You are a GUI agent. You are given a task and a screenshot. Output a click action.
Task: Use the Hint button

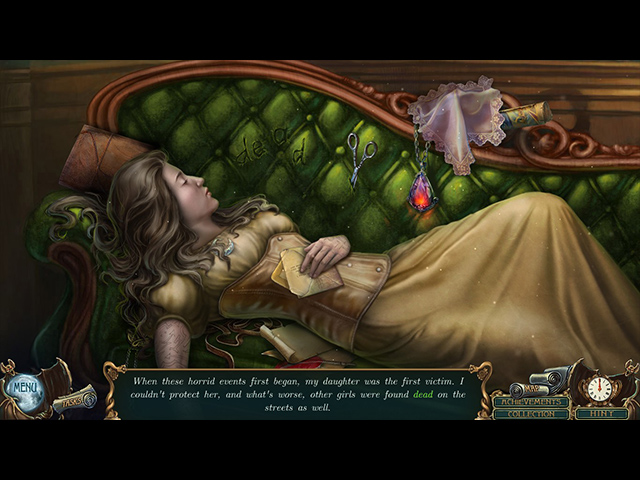[603, 413]
